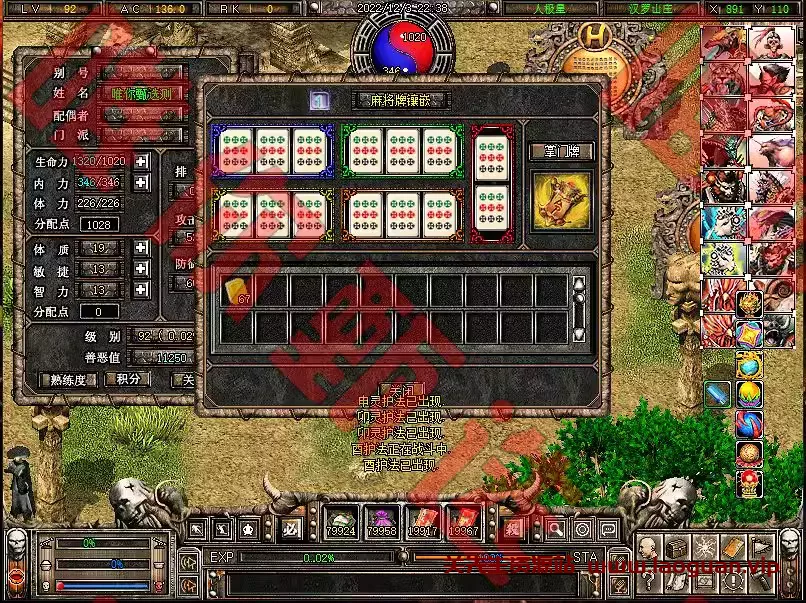Image resolution: width=806 pixels, height=603 pixels.
Task: Use the hotbar item with count 79924
Action: (341, 522)
